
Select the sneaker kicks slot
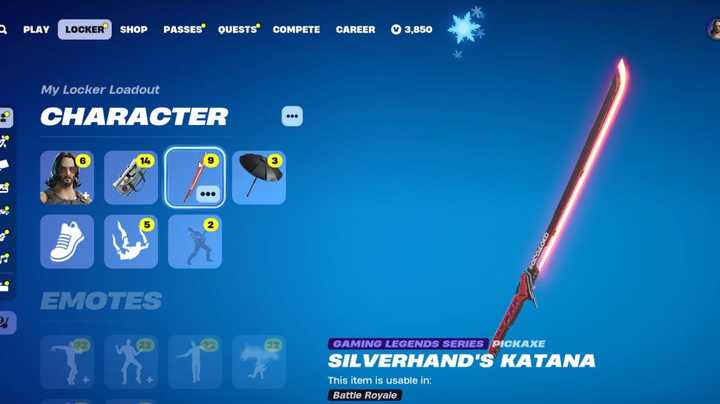pyautogui.click(x=67, y=242)
